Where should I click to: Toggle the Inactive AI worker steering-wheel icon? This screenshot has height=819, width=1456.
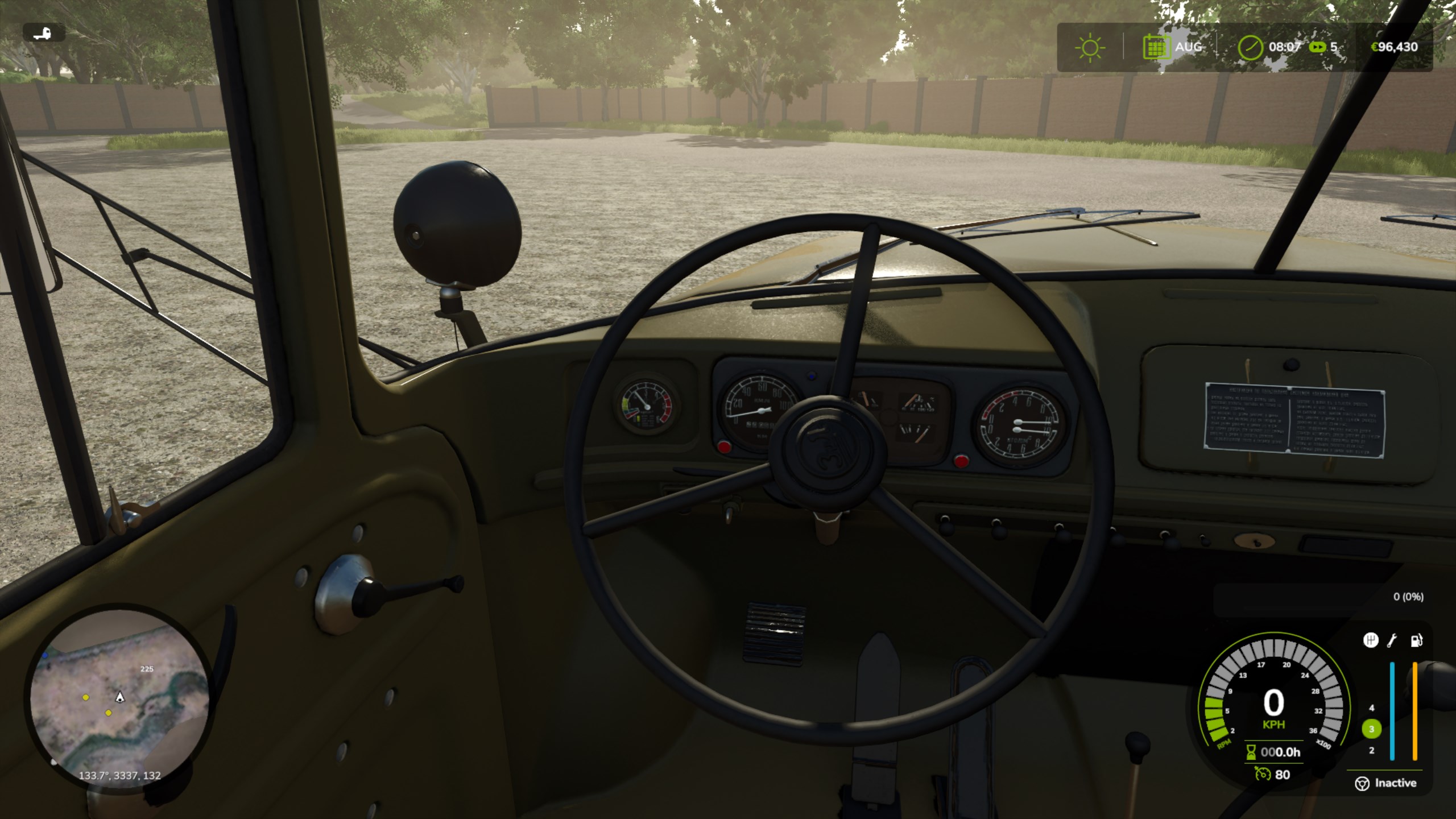(x=1362, y=784)
